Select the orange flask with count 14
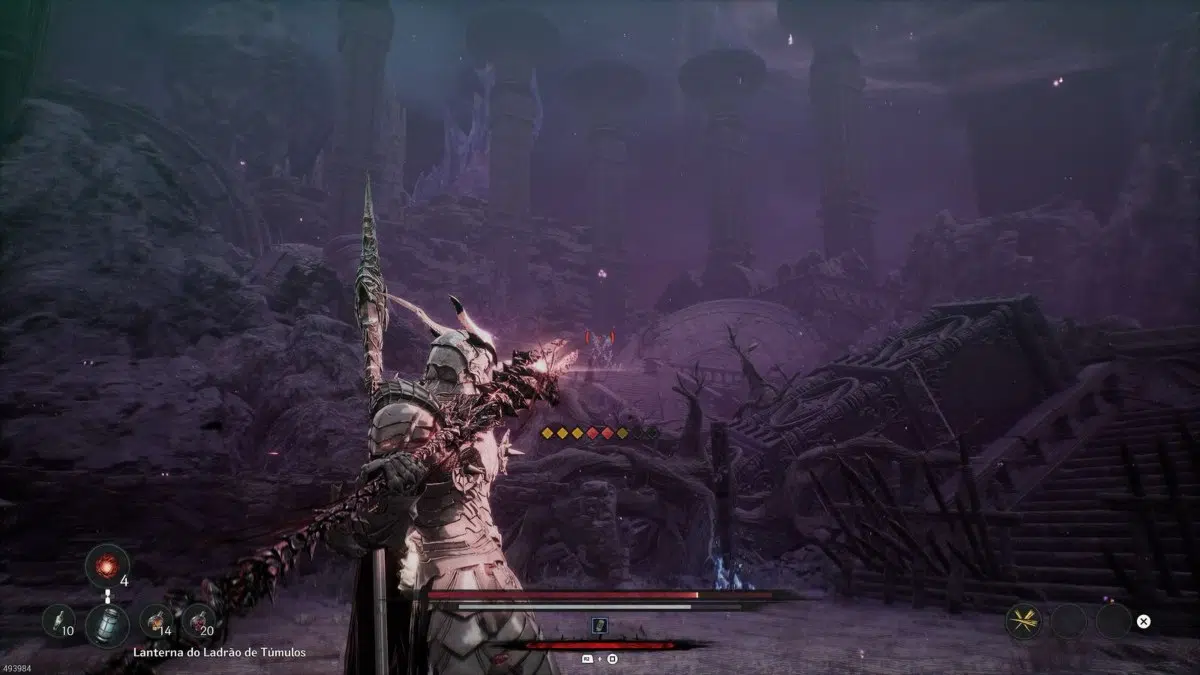Screen dimensions: 1200x675 point(156,621)
